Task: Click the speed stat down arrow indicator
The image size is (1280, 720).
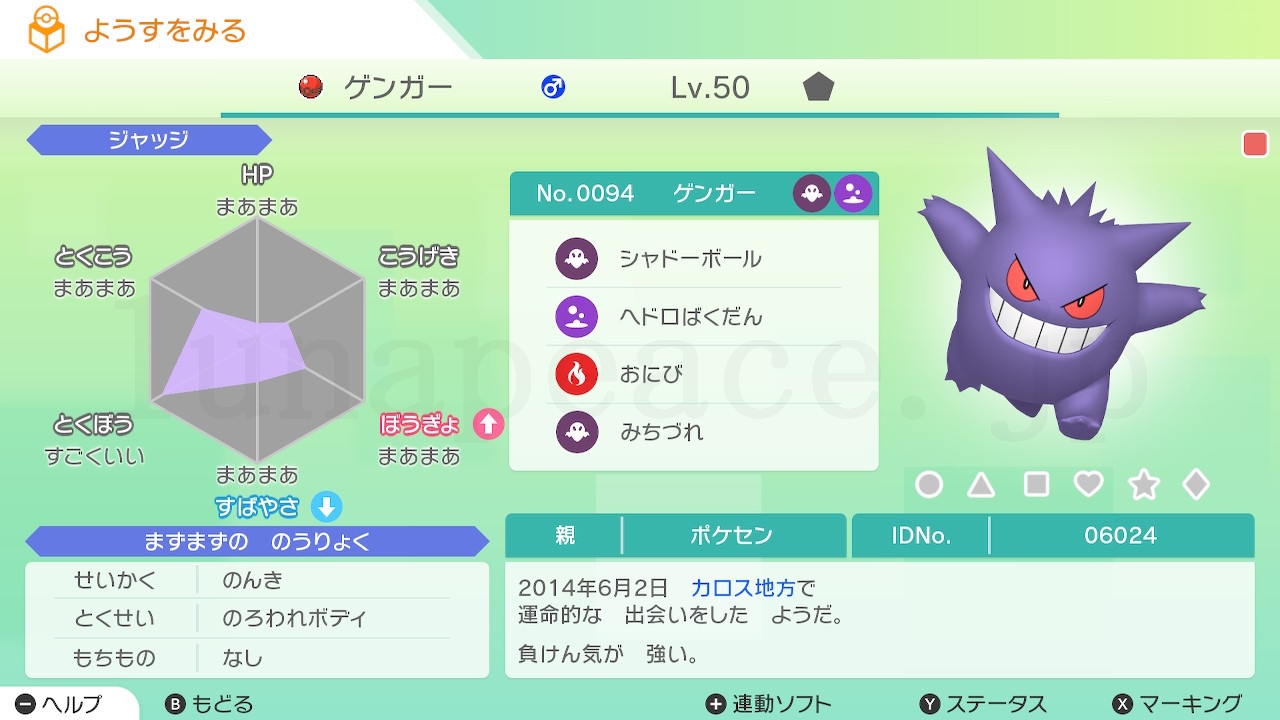Action: click(x=327, y=508)
